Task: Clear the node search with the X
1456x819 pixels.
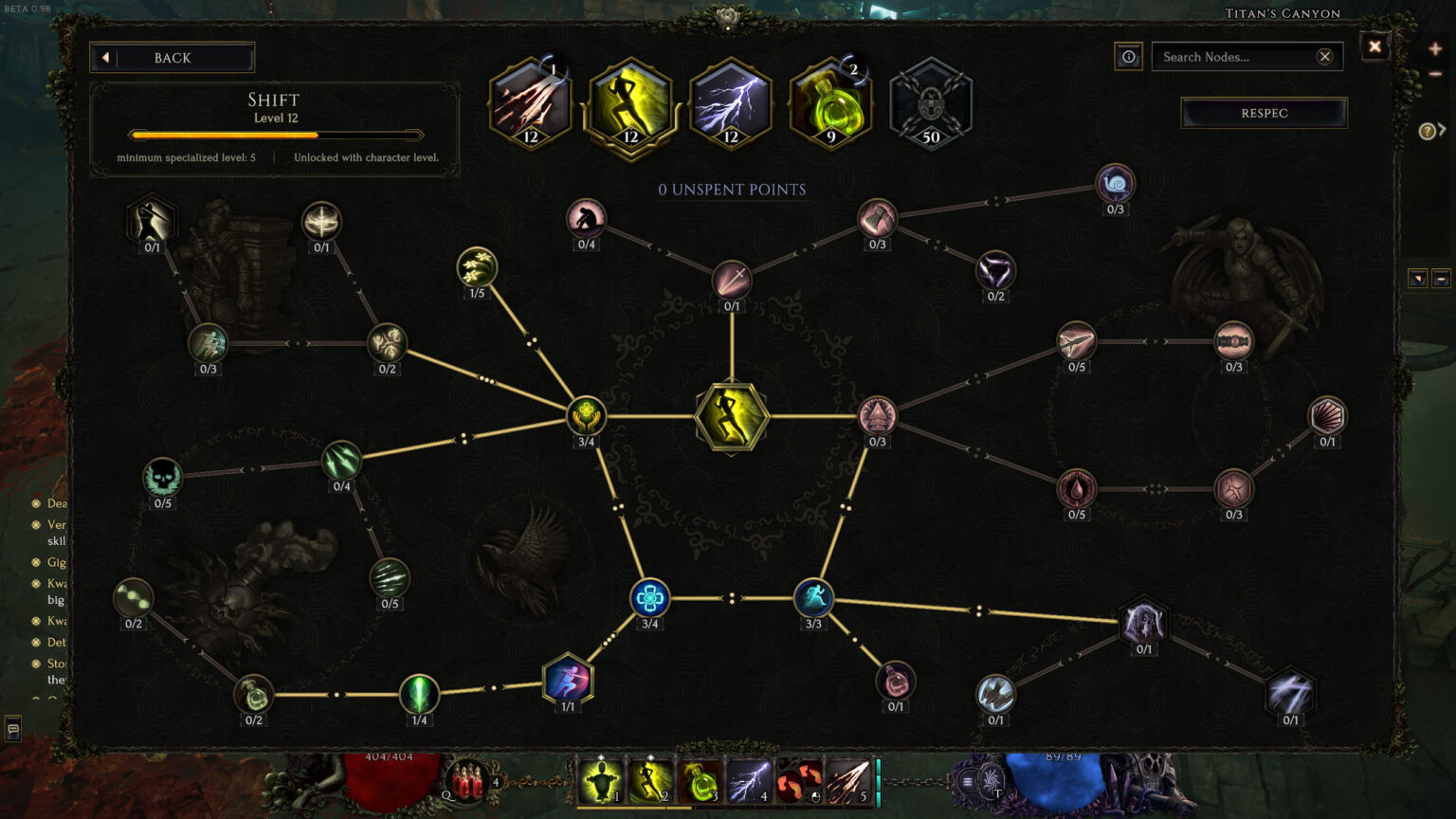Action: (1325, 57)
